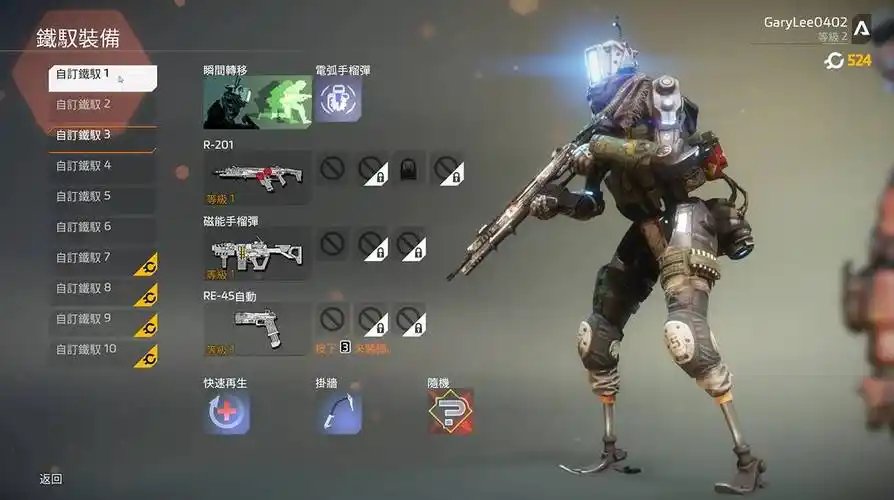Select 自訂鐵馭 5 from the list

(102, 196)
